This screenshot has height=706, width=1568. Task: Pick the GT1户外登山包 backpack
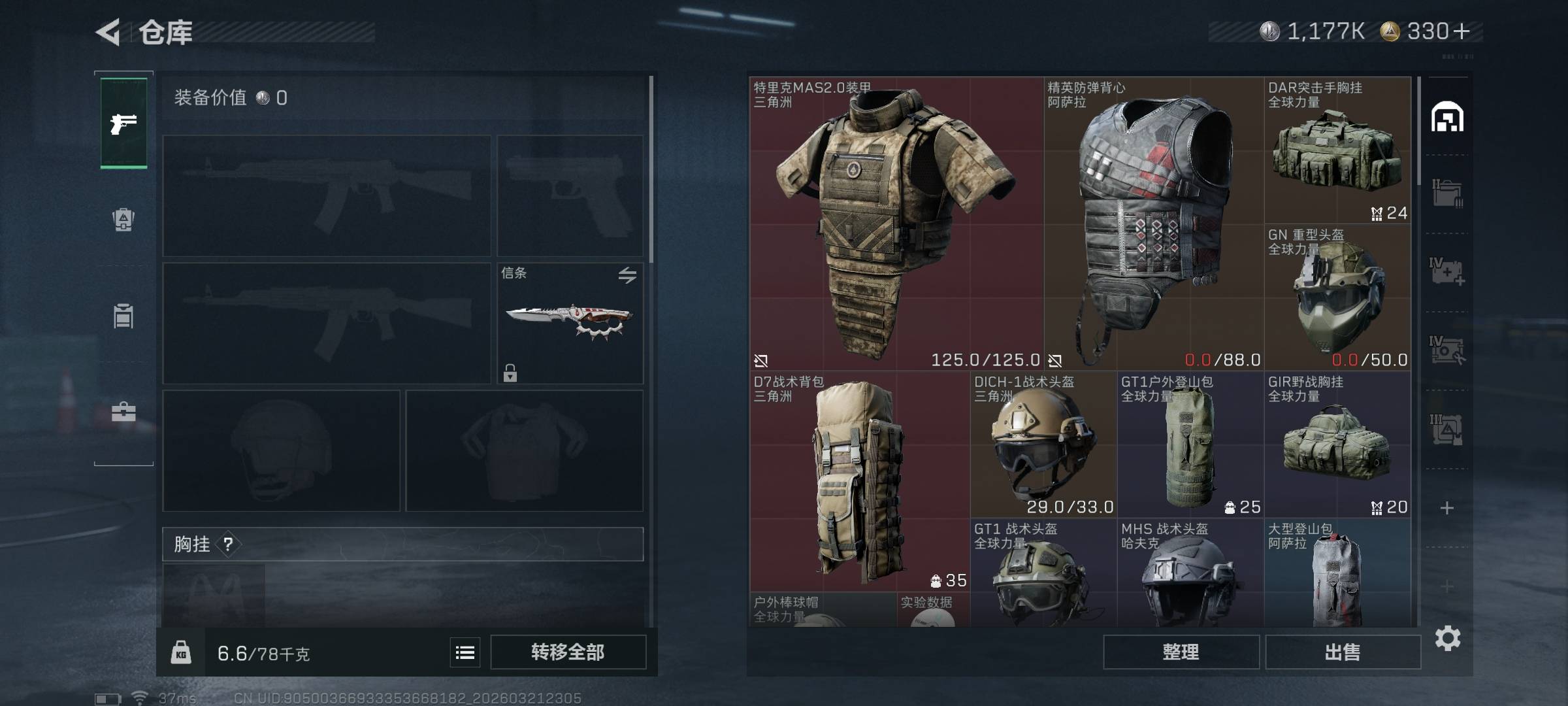pyautogui.click(x=1190, y=445)
